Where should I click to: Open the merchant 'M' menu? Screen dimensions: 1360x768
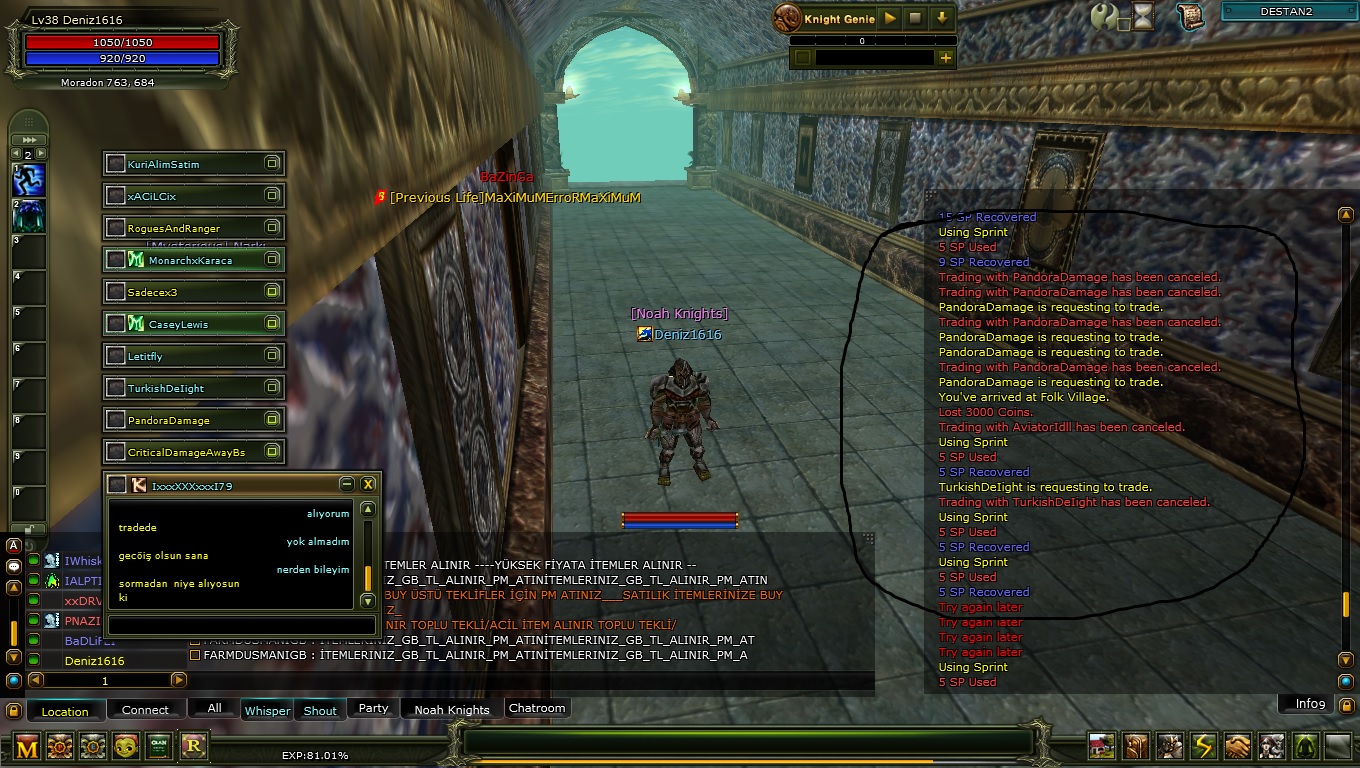27,747
